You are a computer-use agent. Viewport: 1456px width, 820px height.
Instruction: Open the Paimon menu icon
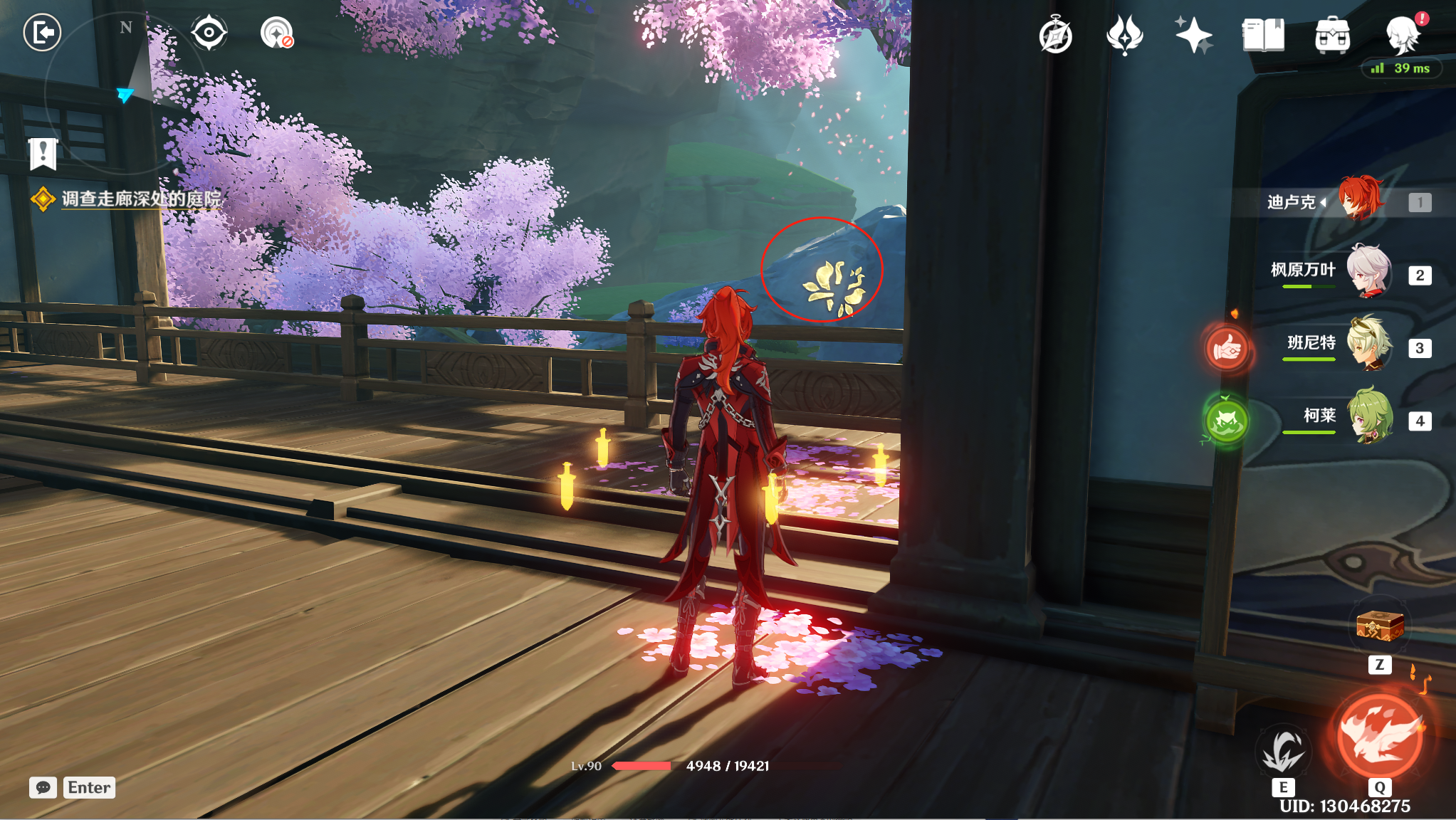1403,36
